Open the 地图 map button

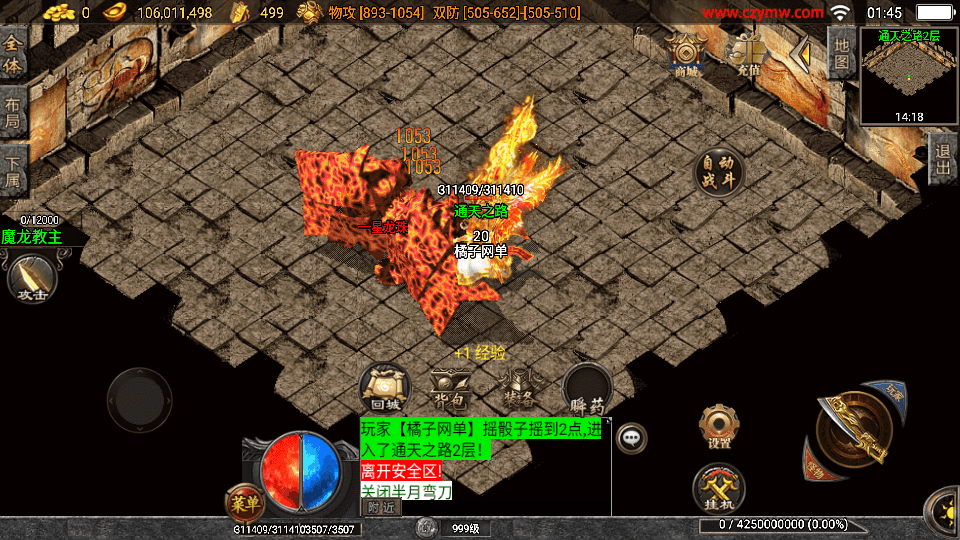(842, 54)
